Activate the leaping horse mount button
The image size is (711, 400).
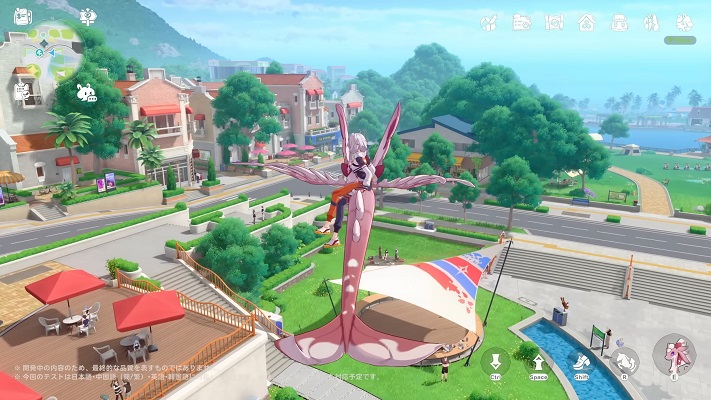pyautogui.click(x=626, y=361)
